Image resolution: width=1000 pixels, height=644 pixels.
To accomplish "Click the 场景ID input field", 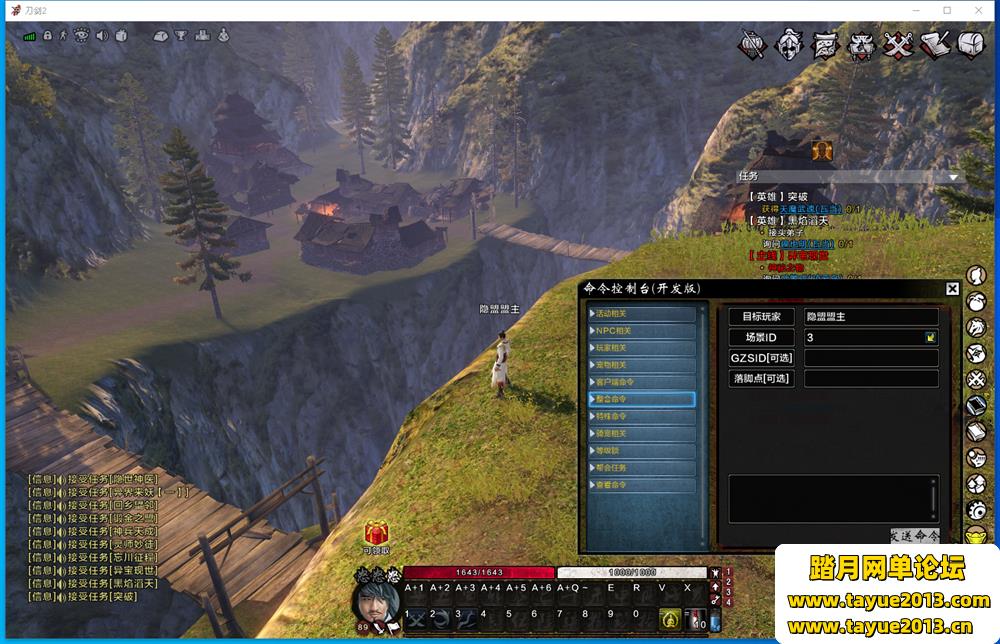I will tap(862, 338).
